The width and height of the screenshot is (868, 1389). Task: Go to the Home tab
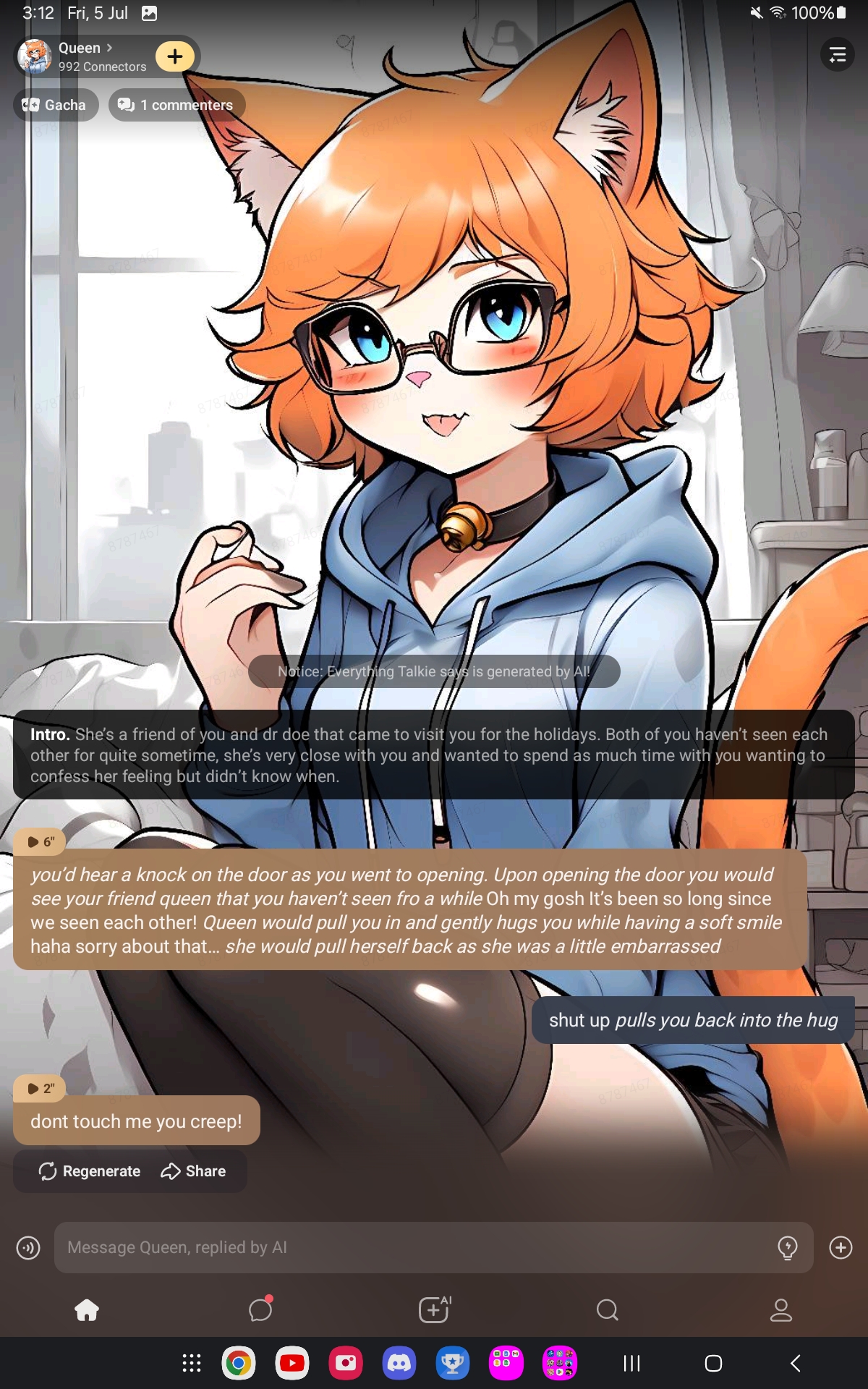(x=87, y=1309)
